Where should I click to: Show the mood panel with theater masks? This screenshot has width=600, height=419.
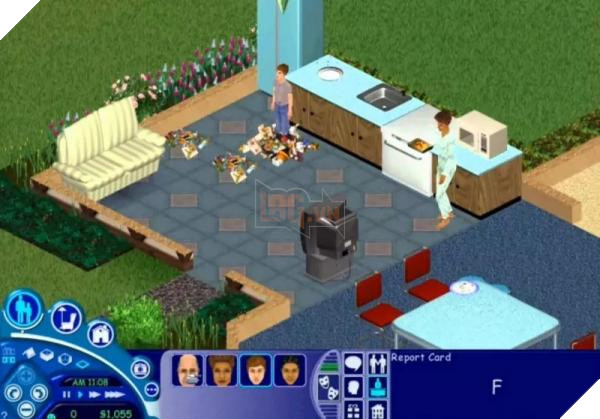point(329,388)
